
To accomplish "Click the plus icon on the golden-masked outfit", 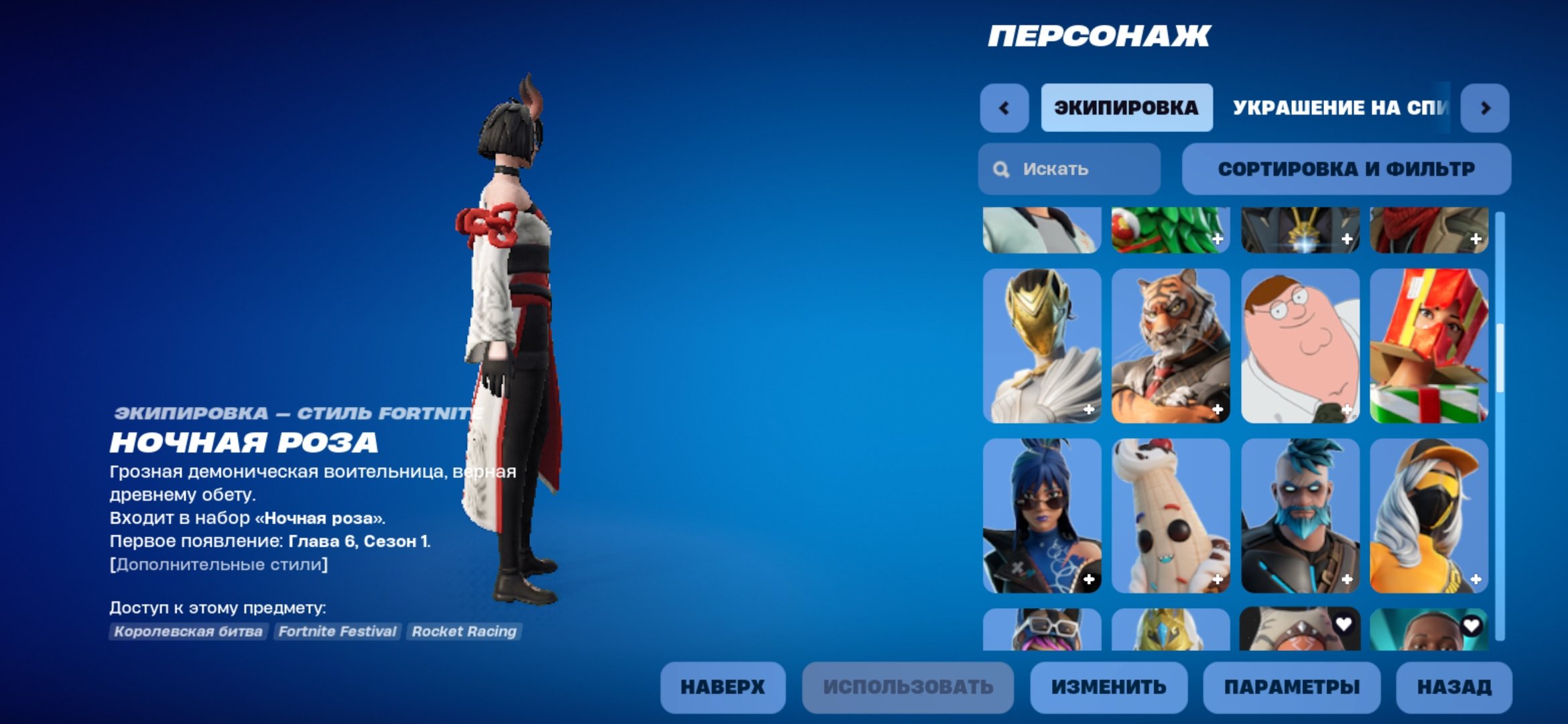I will point(1089,410).
